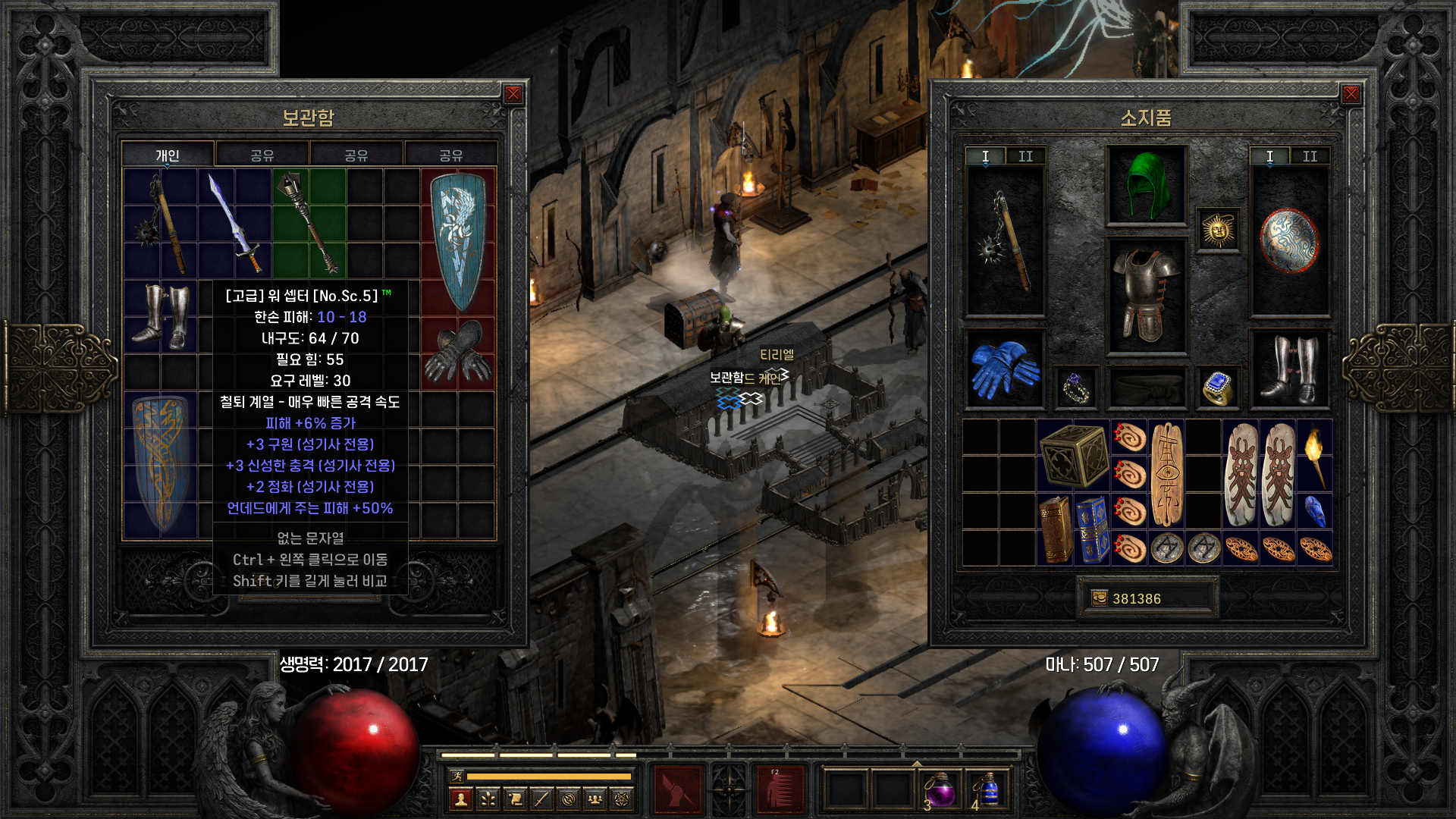The image size is (1456, 819).
Task: Select the blue tome in inventory
Action: coord(1092,529)
